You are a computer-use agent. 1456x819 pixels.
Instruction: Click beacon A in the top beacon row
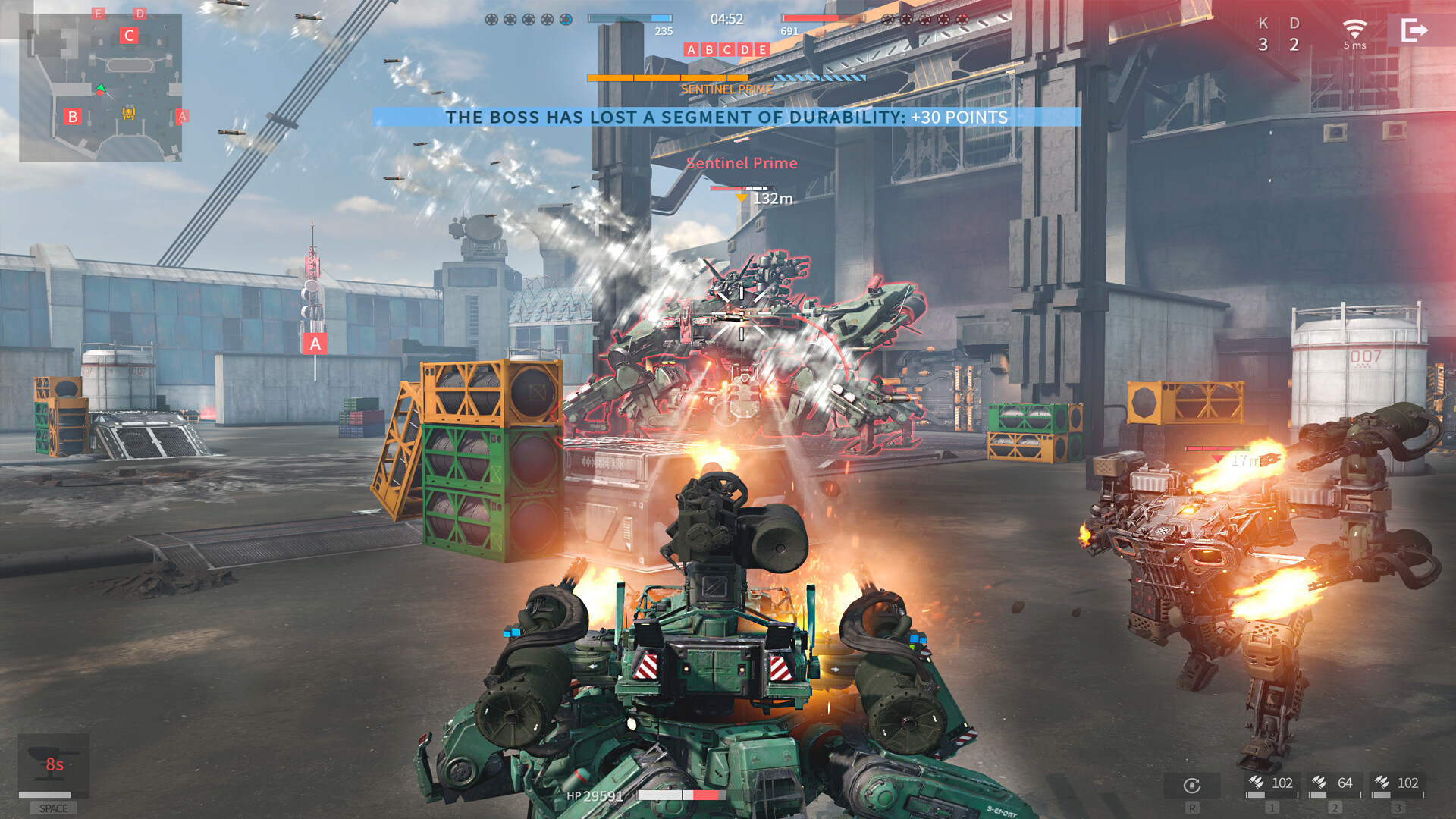(691, 50)
